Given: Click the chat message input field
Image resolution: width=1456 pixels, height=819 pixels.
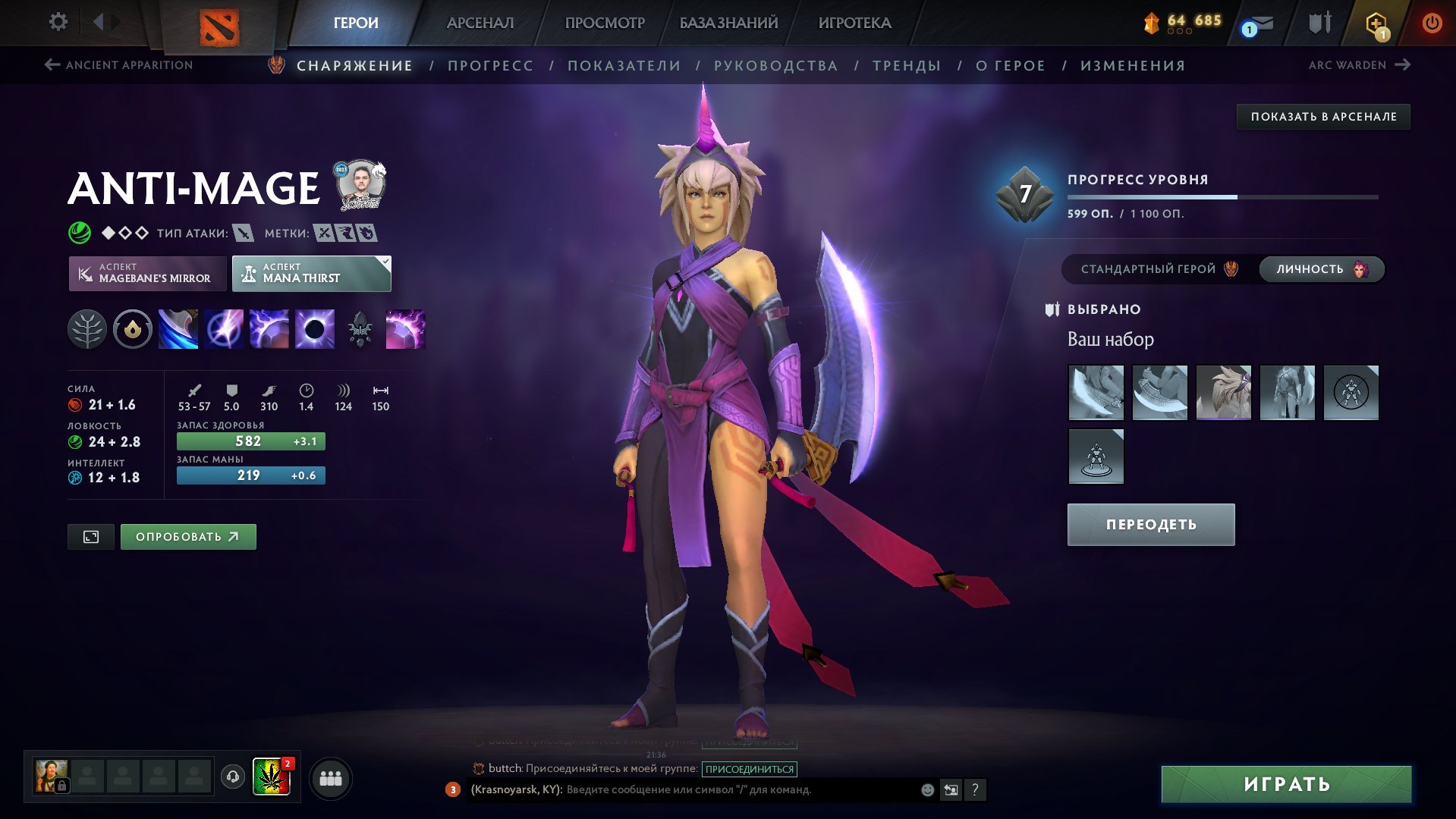Looking at the screenshot, I should pyautogui.click(x=683, y=790).
